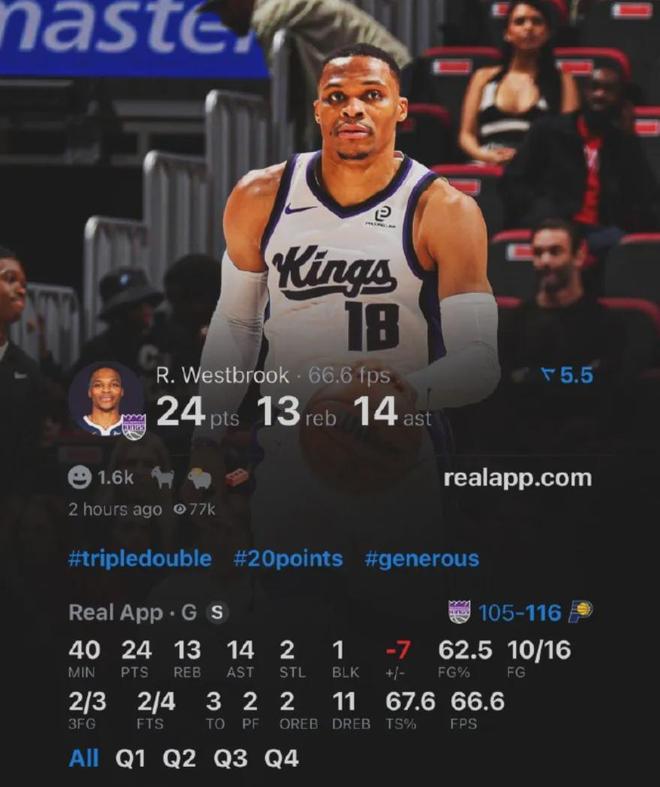Choose the Q2 stats tab
This screenshot has width=660, height=787.
coord(180,758)
